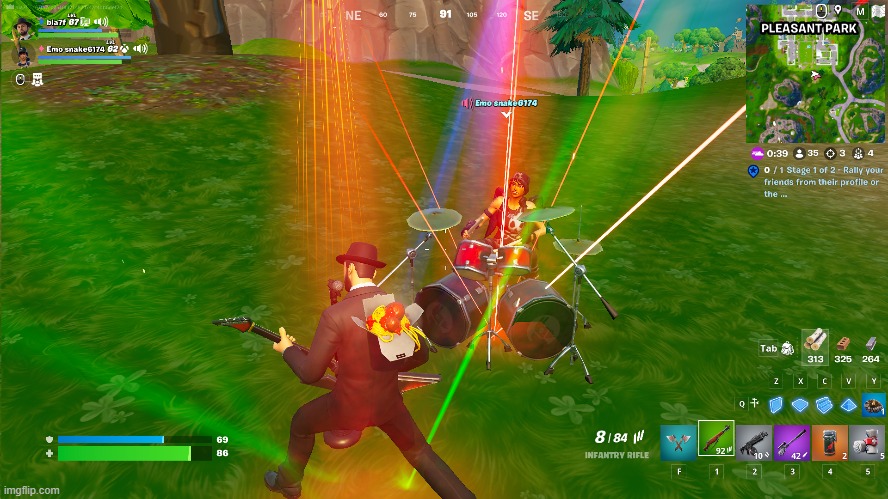
Task: Select the campfire trap slot
Action: 874,404
